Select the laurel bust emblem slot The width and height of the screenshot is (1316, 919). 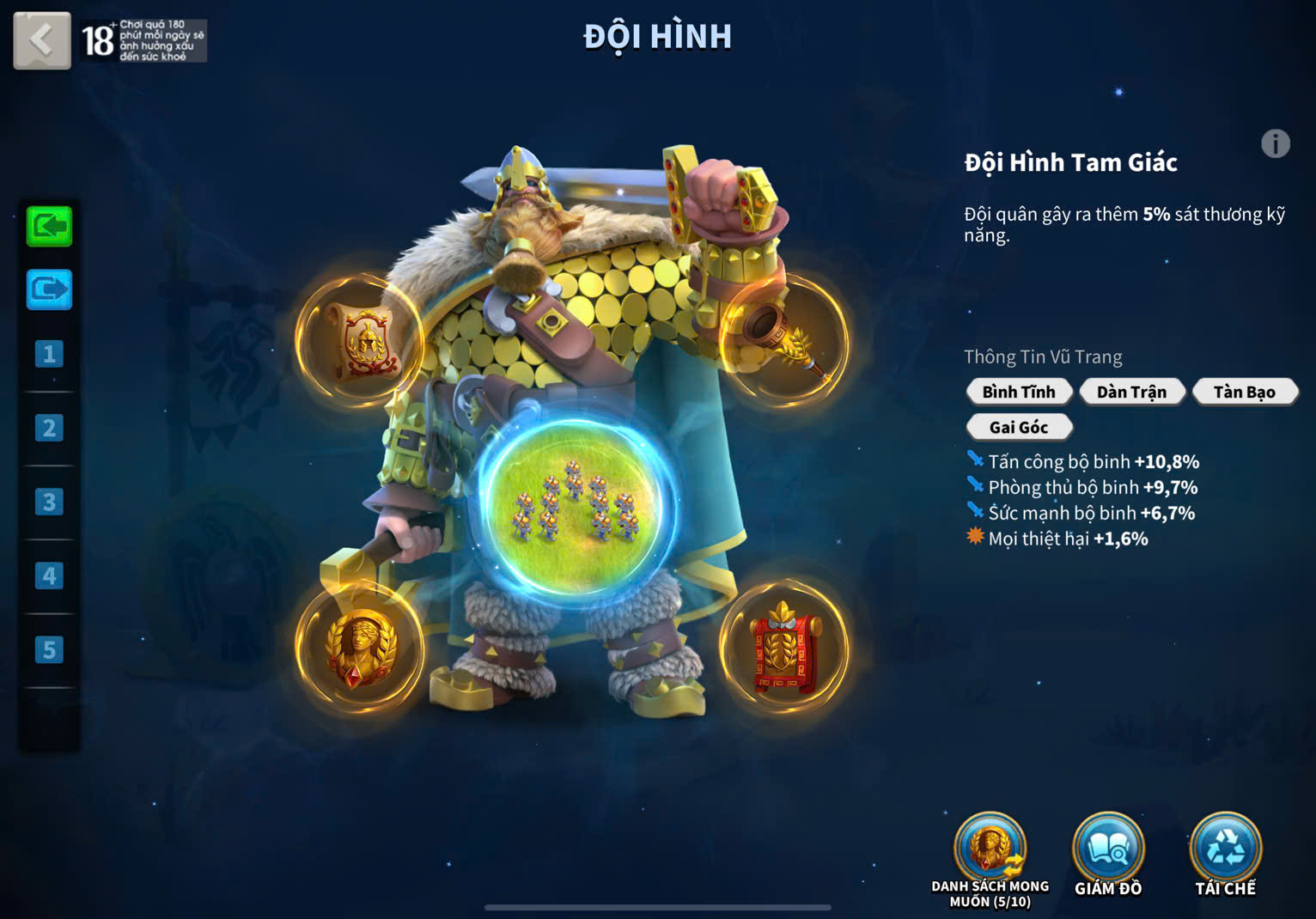[x=360, y=646]
